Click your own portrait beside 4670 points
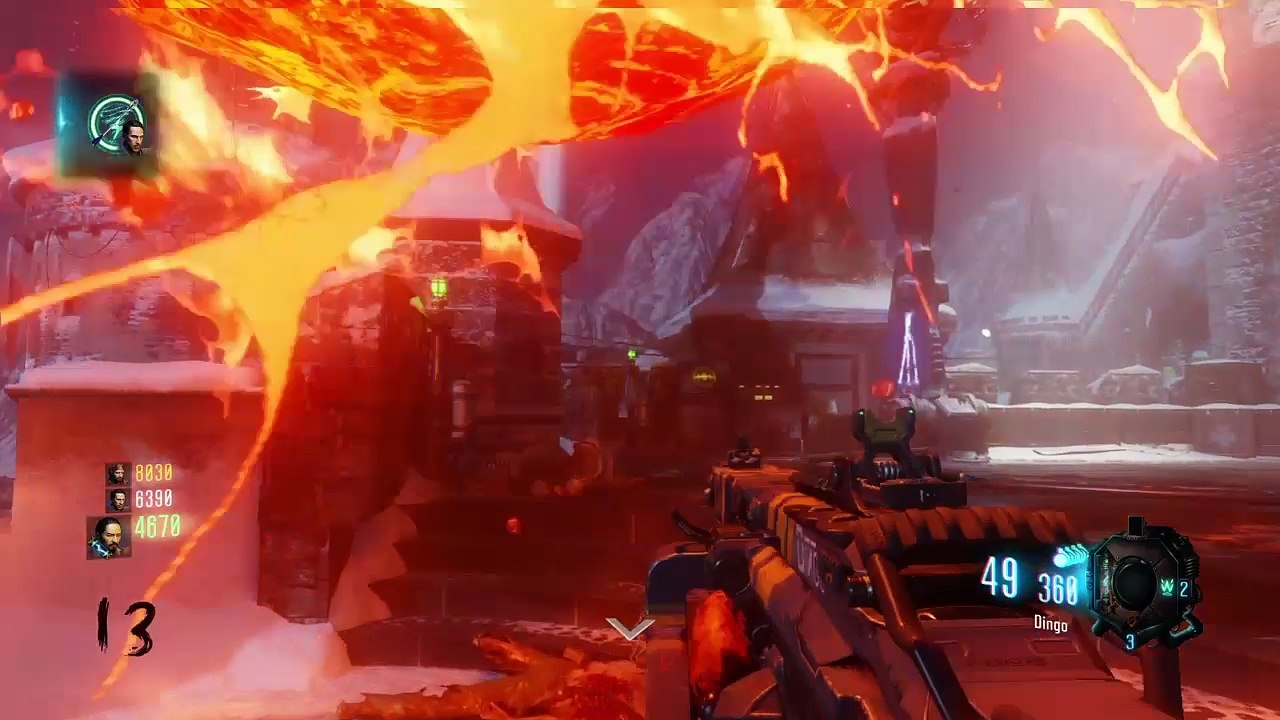 click(109, 537)
